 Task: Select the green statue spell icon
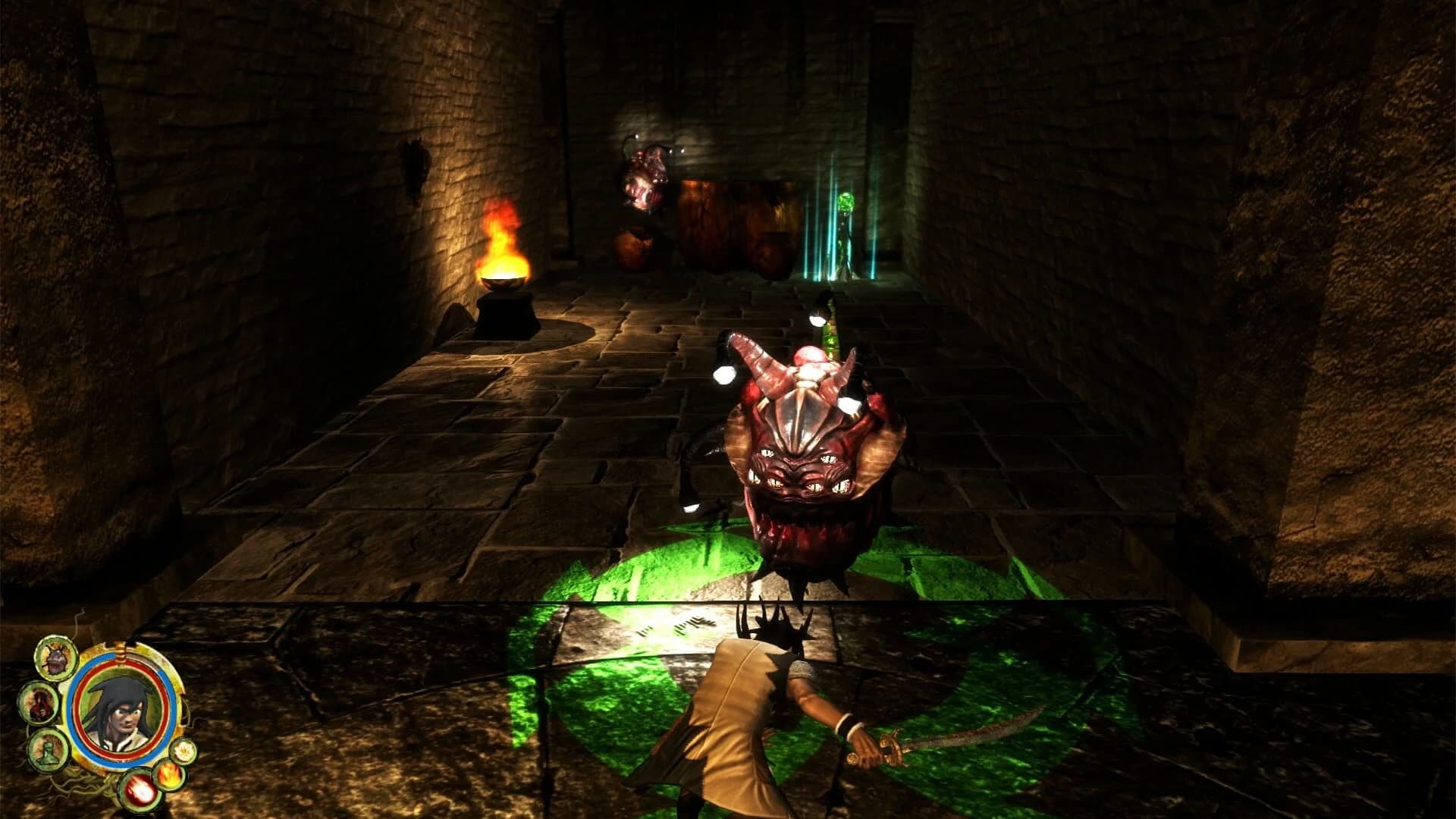tap(49, 751)
